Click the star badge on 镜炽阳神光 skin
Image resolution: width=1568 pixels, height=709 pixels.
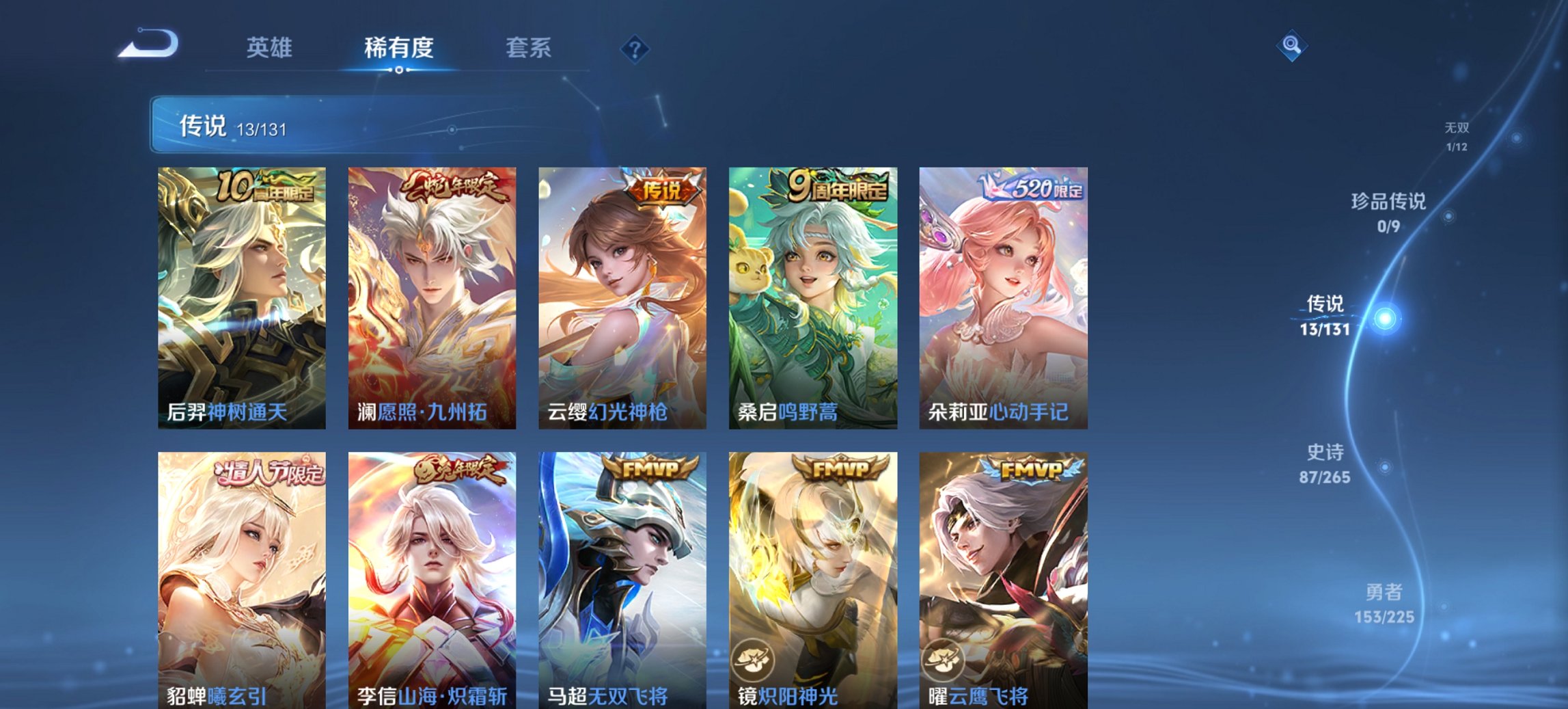click(752, 660)
